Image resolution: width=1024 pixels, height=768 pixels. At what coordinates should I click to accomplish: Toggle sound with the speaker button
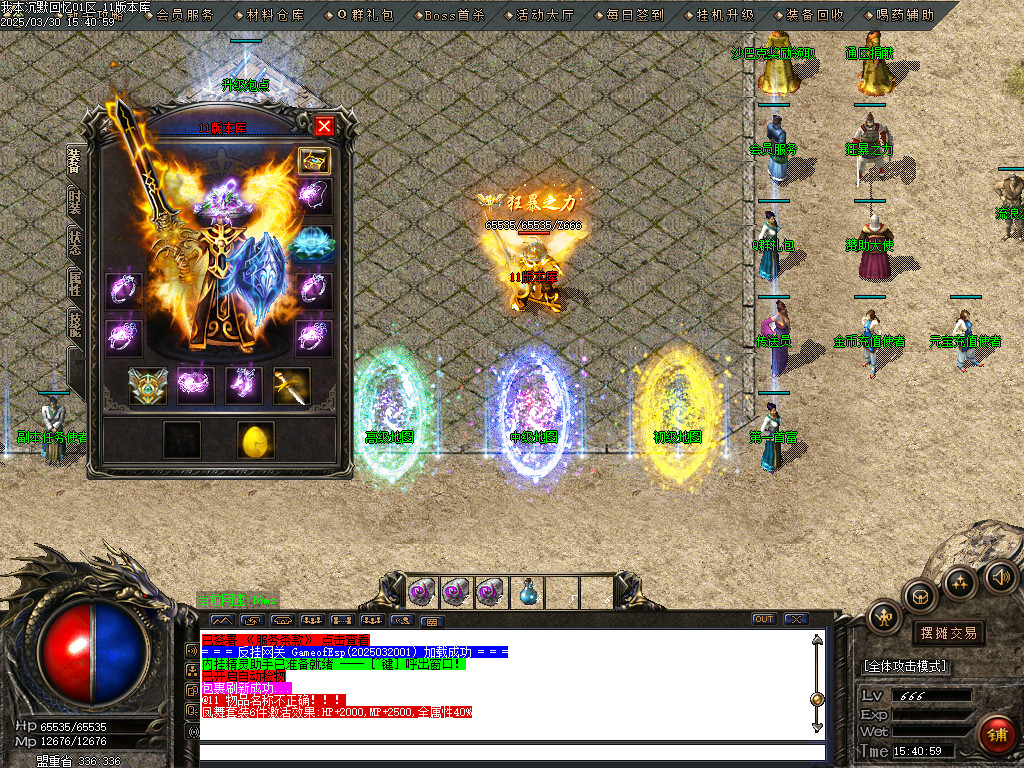point(999,575)
